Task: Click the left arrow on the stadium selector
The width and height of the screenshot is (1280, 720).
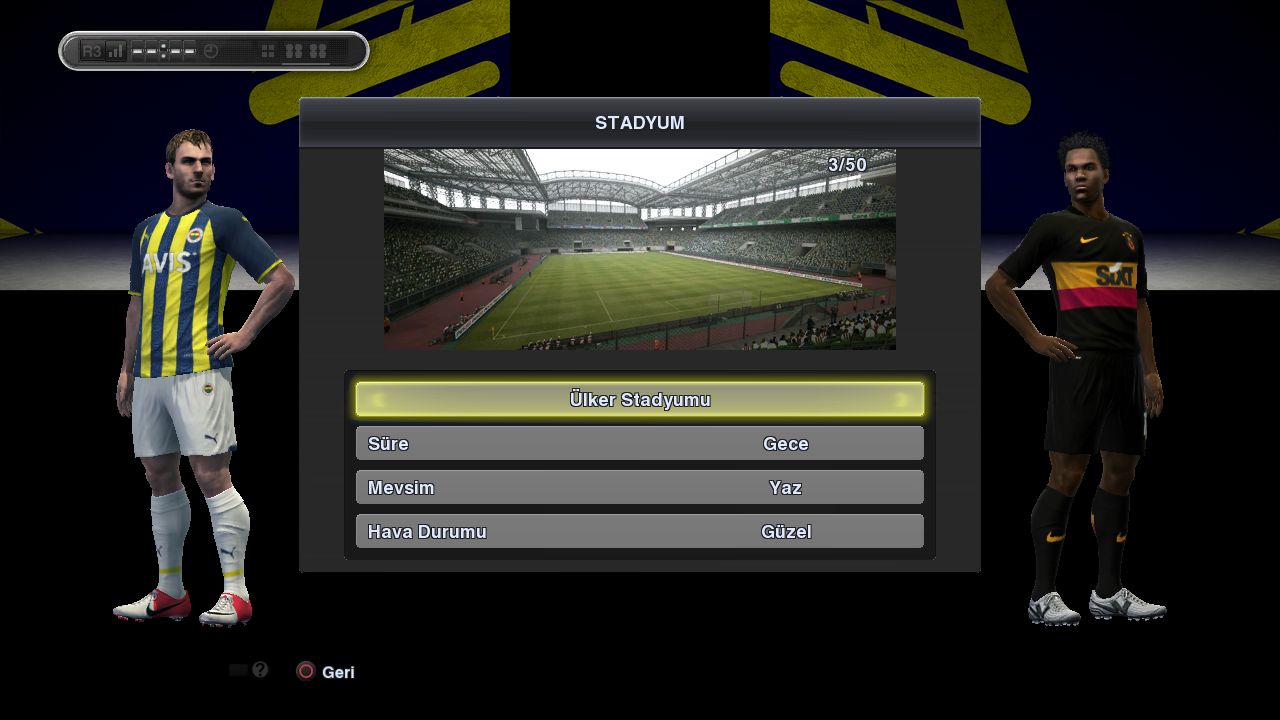Action: coord(377,400)
